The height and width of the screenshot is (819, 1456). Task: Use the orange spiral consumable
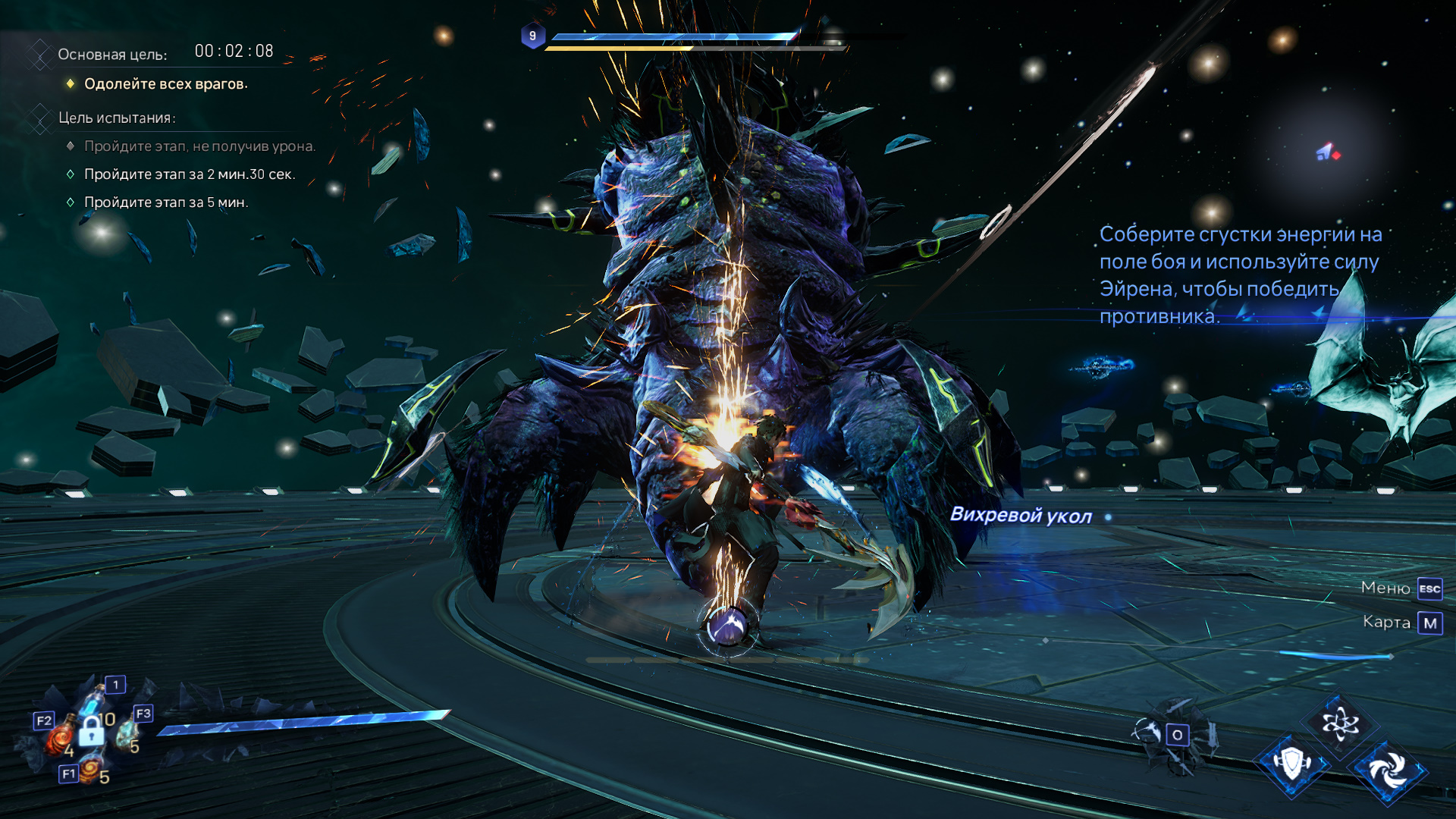click(x=90, y=770)
